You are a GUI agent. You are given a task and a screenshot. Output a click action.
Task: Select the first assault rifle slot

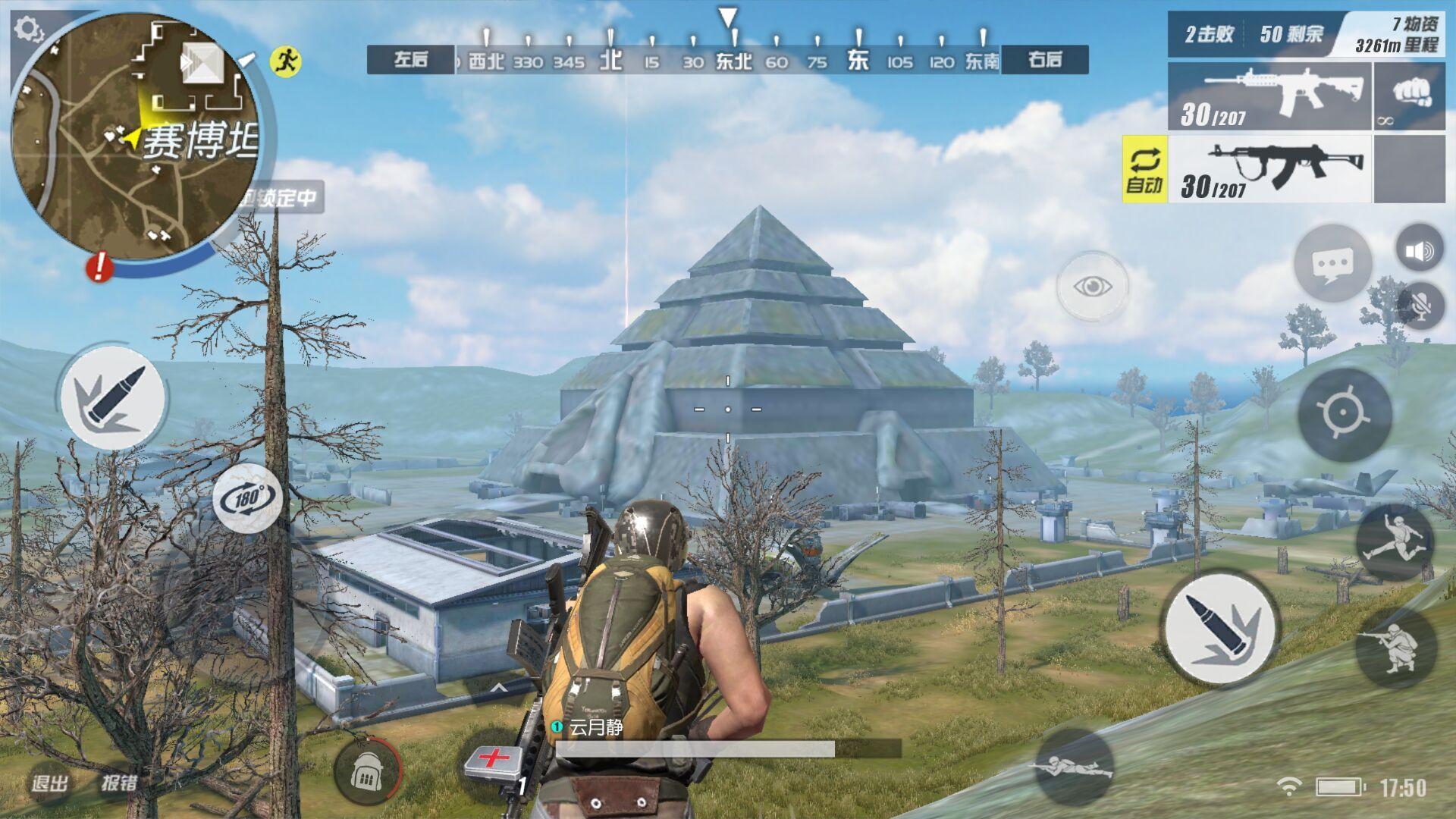1269,96
